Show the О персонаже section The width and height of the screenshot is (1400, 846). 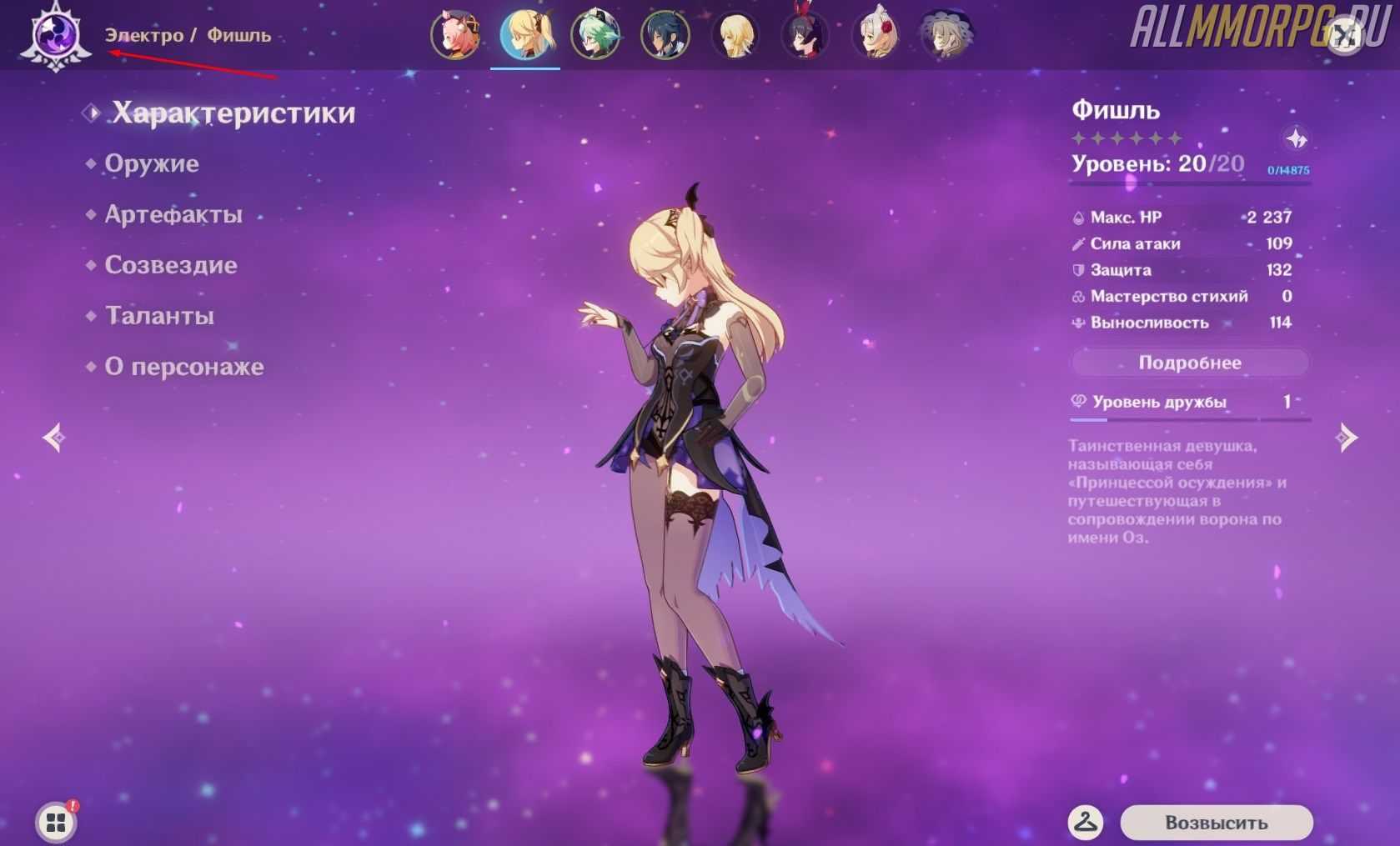(184, 367)
